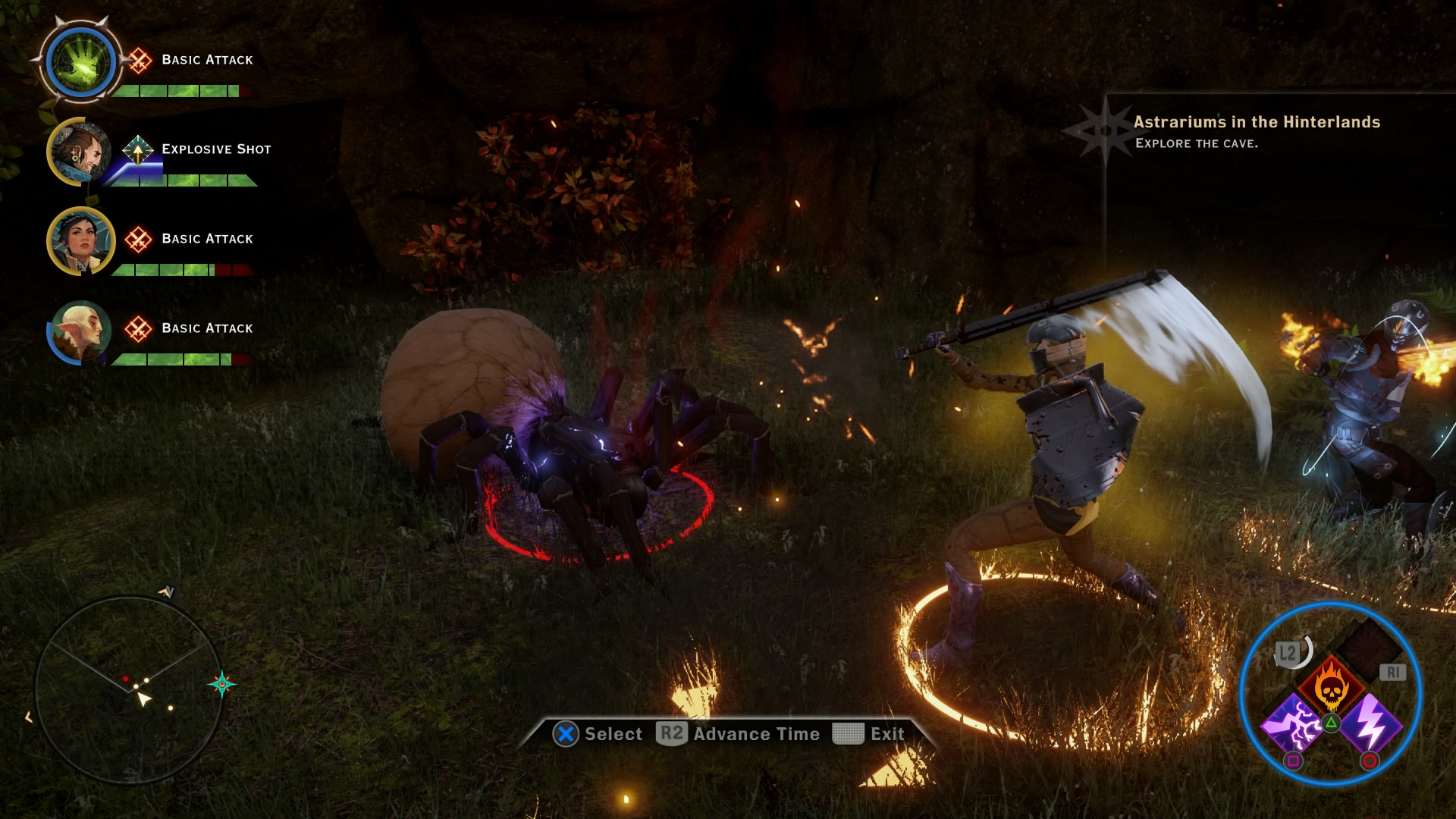Click the Basic Attack icon beside the top portrait
The width and height of the screenshot is (1456, 819).
pyautogui.click(x=139, y=59)
